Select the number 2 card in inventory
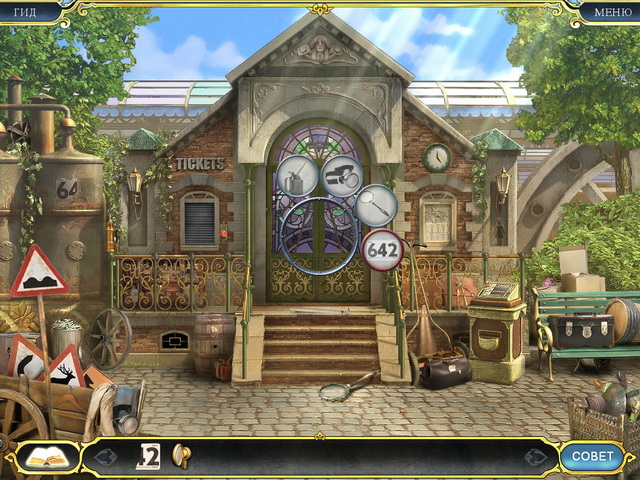This screenshot has width=640, height=480. click(x=148, y=456)
